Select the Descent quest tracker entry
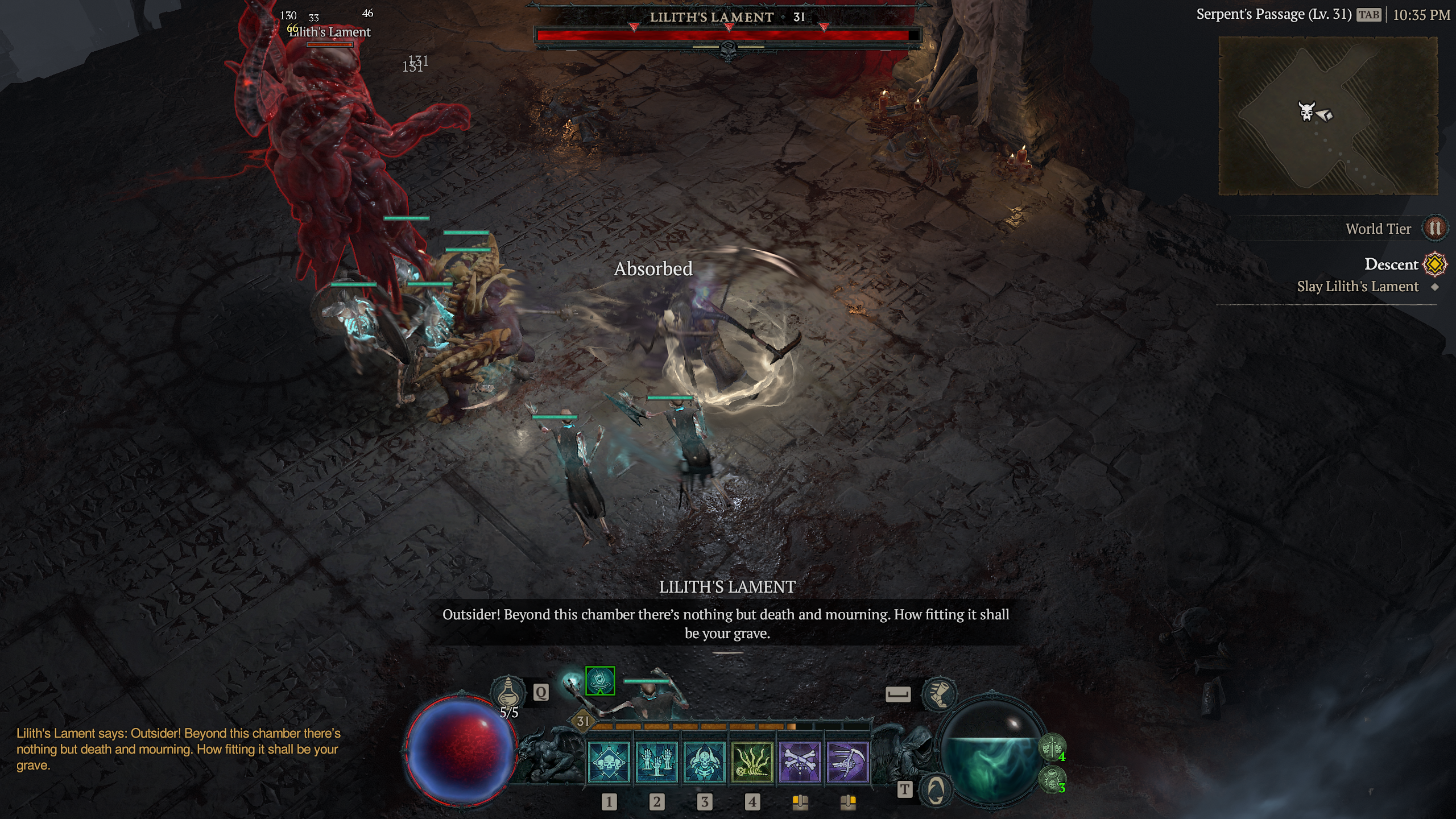This screenshot has height=819, width=1456. [1391, 264]
